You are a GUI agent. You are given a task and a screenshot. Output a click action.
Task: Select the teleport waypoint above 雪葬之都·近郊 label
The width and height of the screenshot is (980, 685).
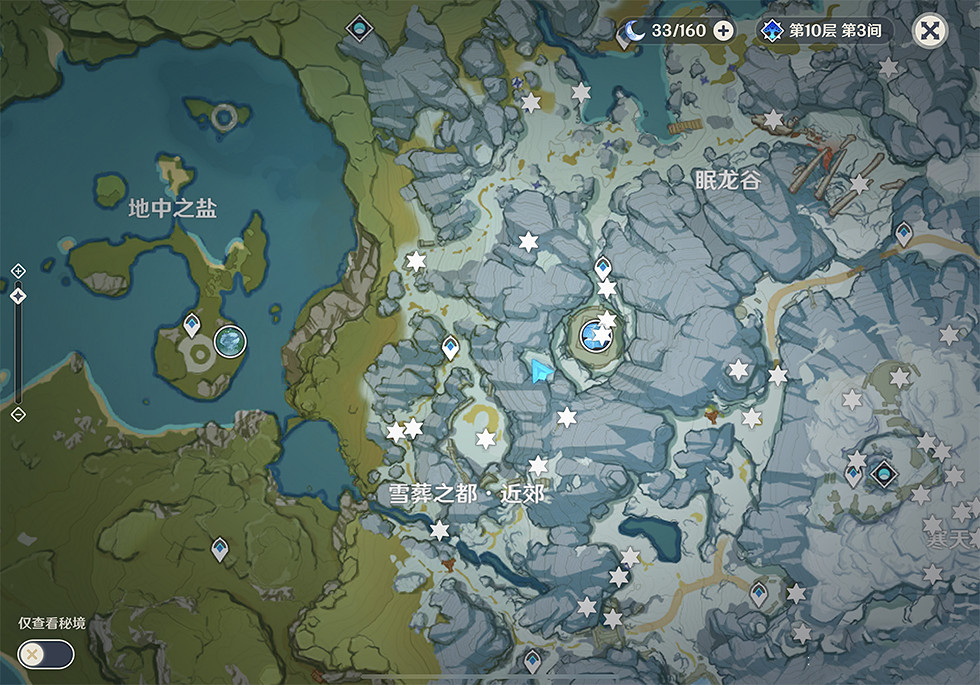451,347
